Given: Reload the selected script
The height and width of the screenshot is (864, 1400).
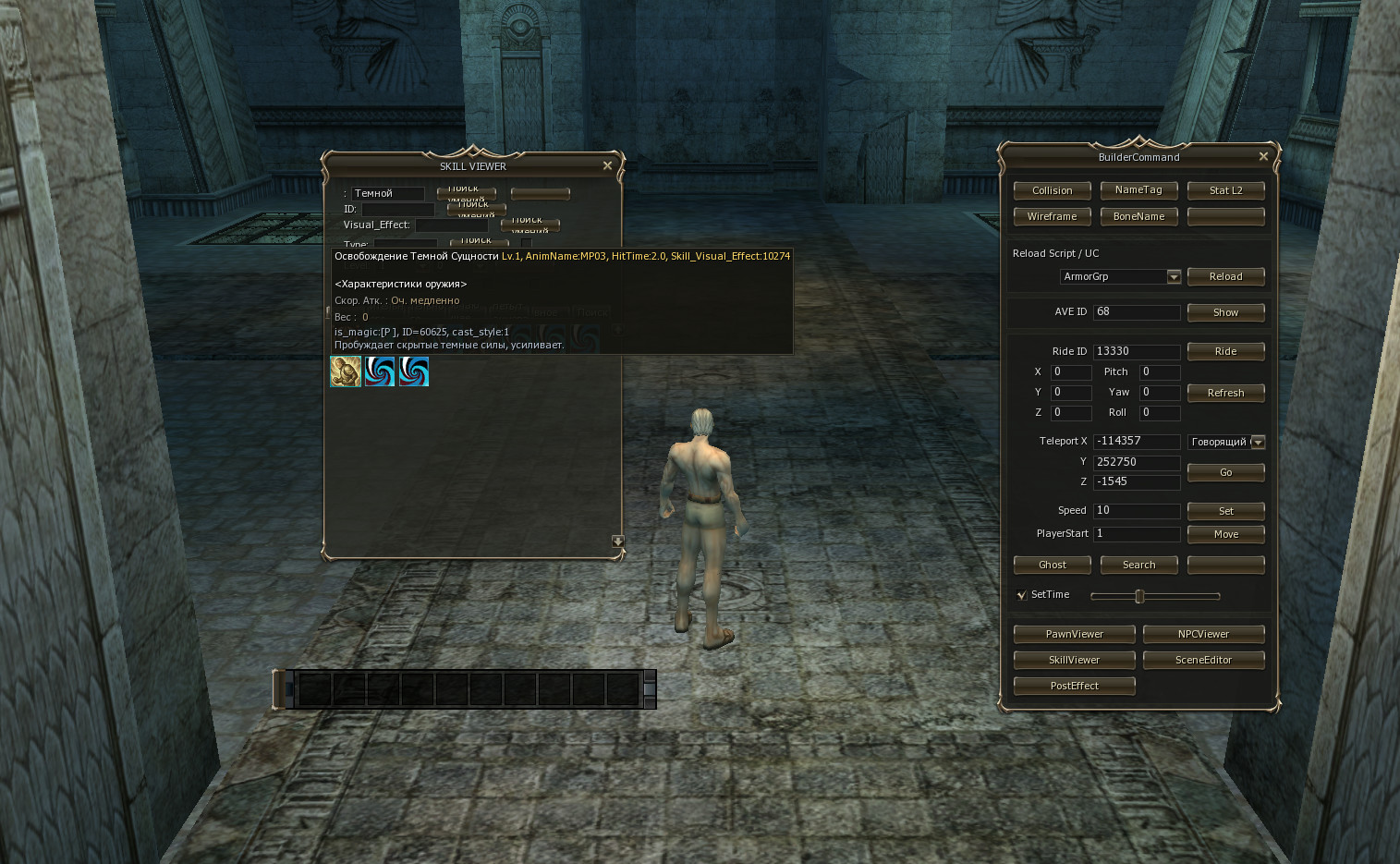Looking at the screenshot, I should [x=1225, y=276].
